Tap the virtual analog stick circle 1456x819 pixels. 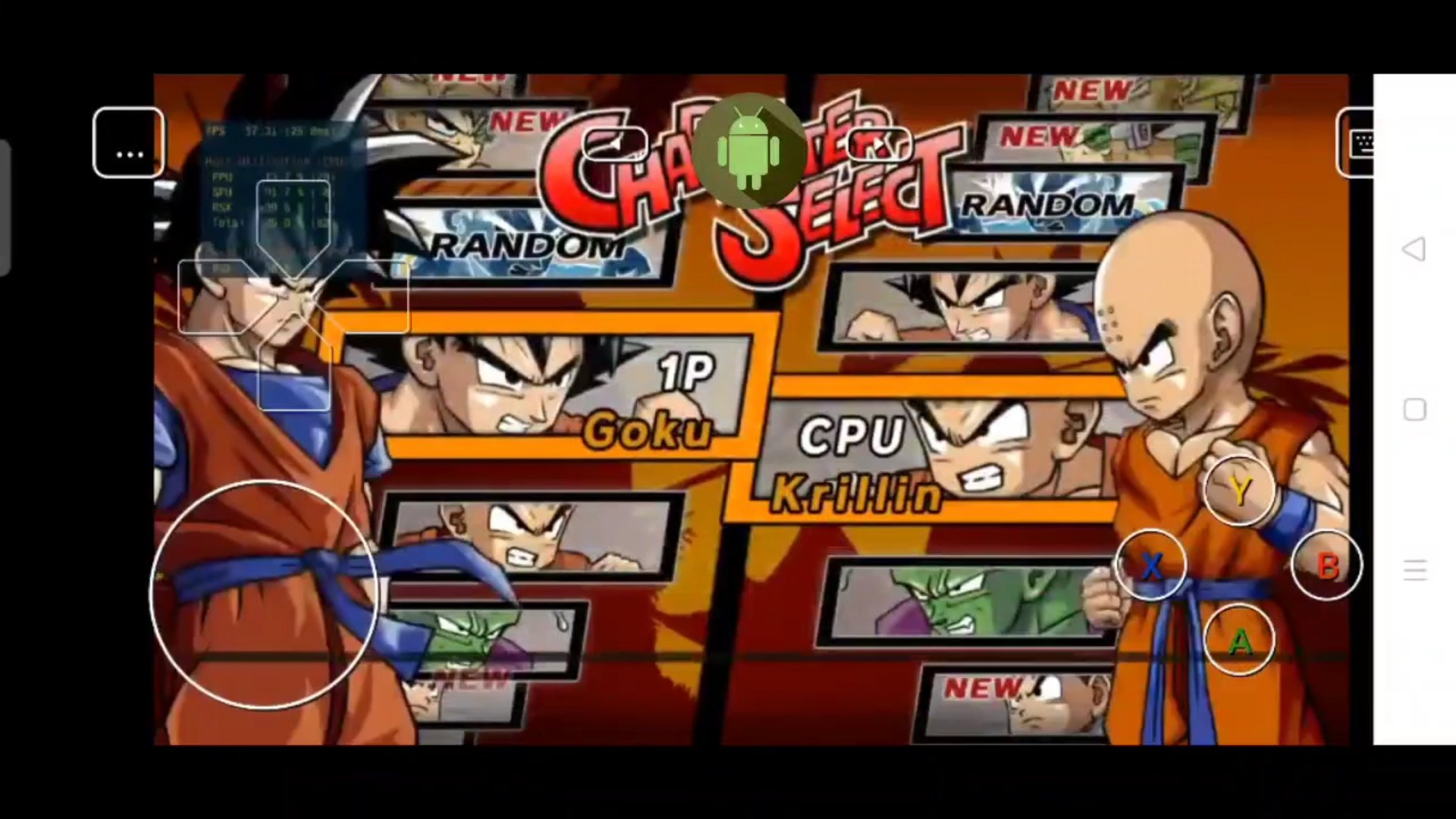tap(265, 595)
